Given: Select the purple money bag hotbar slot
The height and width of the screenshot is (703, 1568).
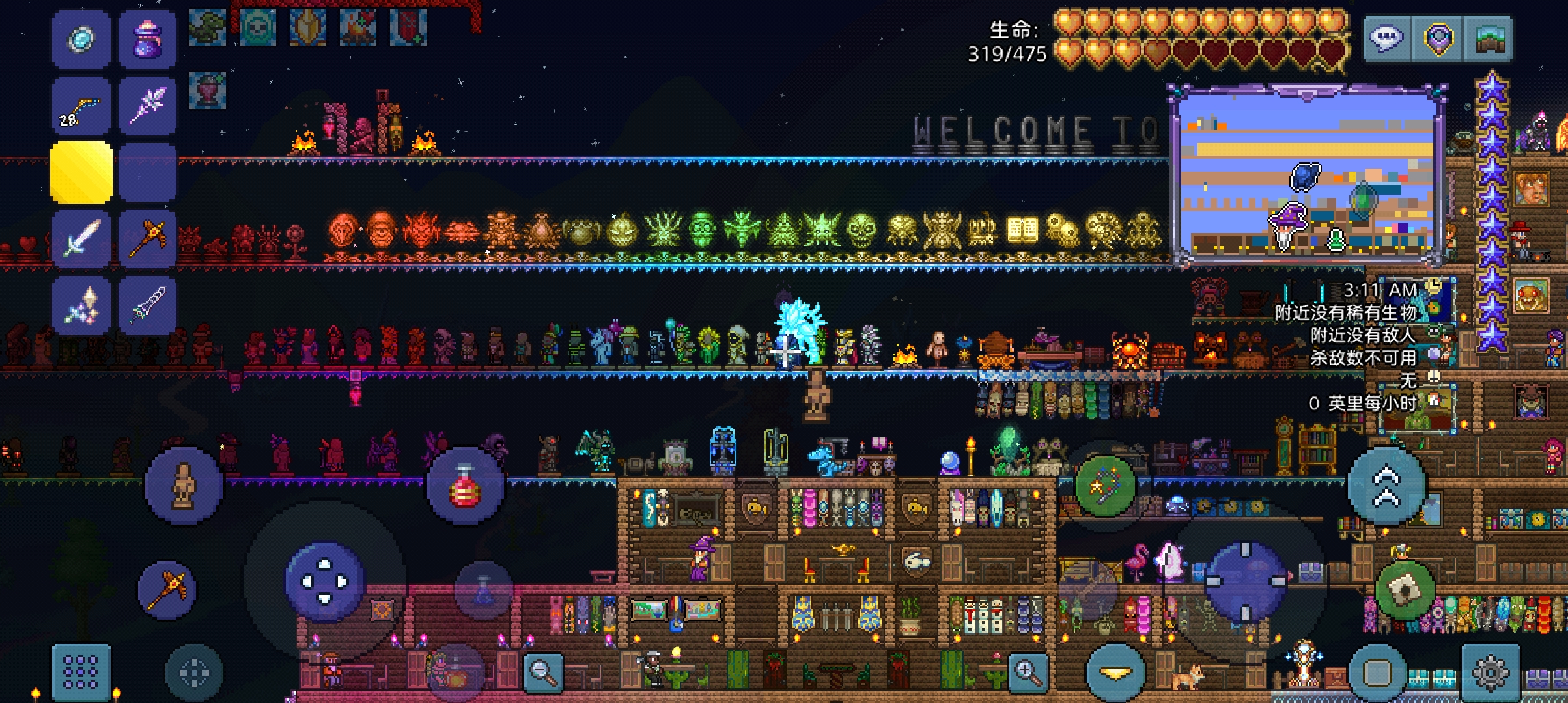Looking at the screenshot, I should 148,40.
